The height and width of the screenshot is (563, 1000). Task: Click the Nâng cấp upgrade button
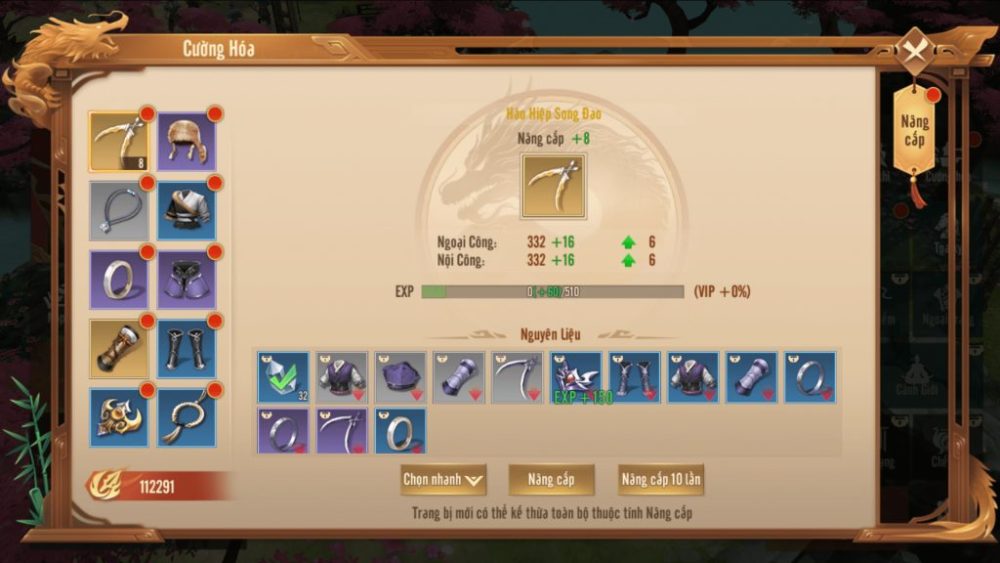pyautogui.click(x=551, y=479)
